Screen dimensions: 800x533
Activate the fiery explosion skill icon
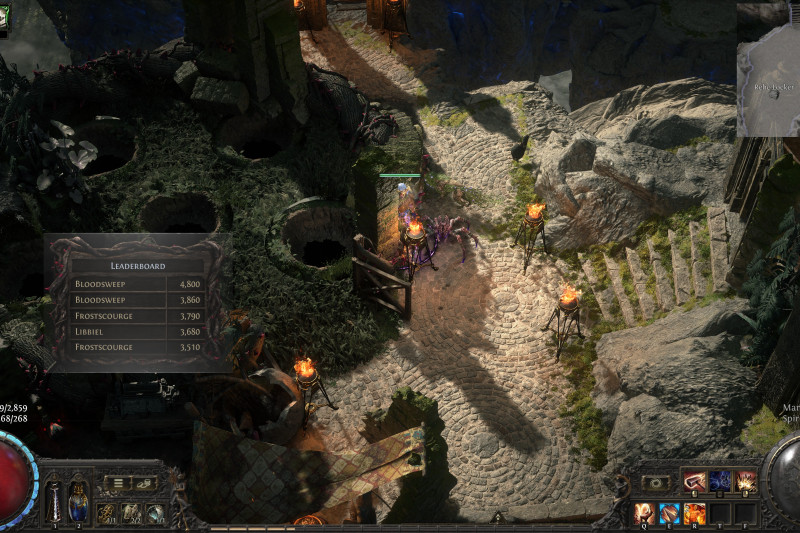click(x=746, y=482)
